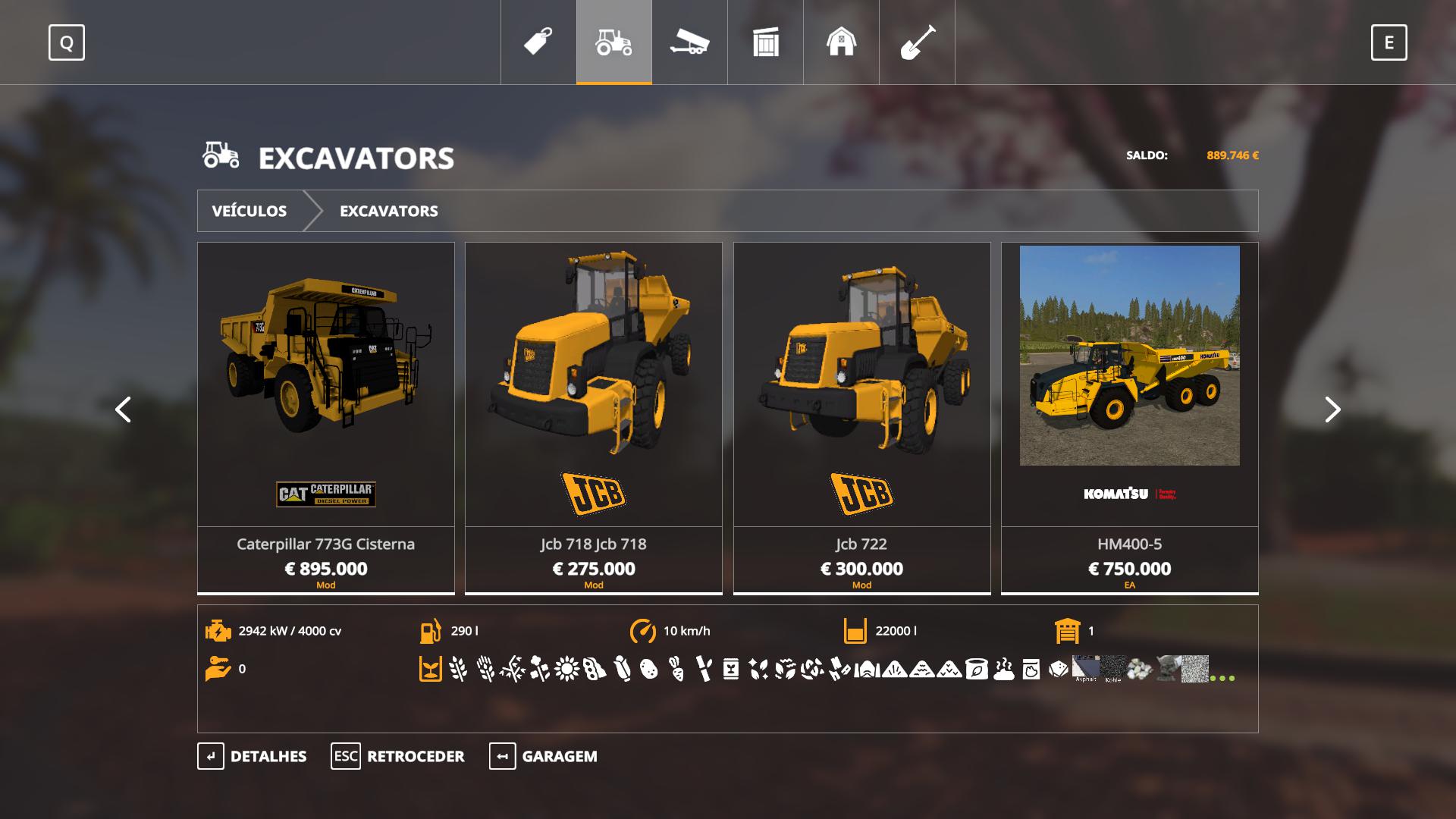The image size is (1456, 819).
Task: Open the Garagem view
Action: (544, 756)
